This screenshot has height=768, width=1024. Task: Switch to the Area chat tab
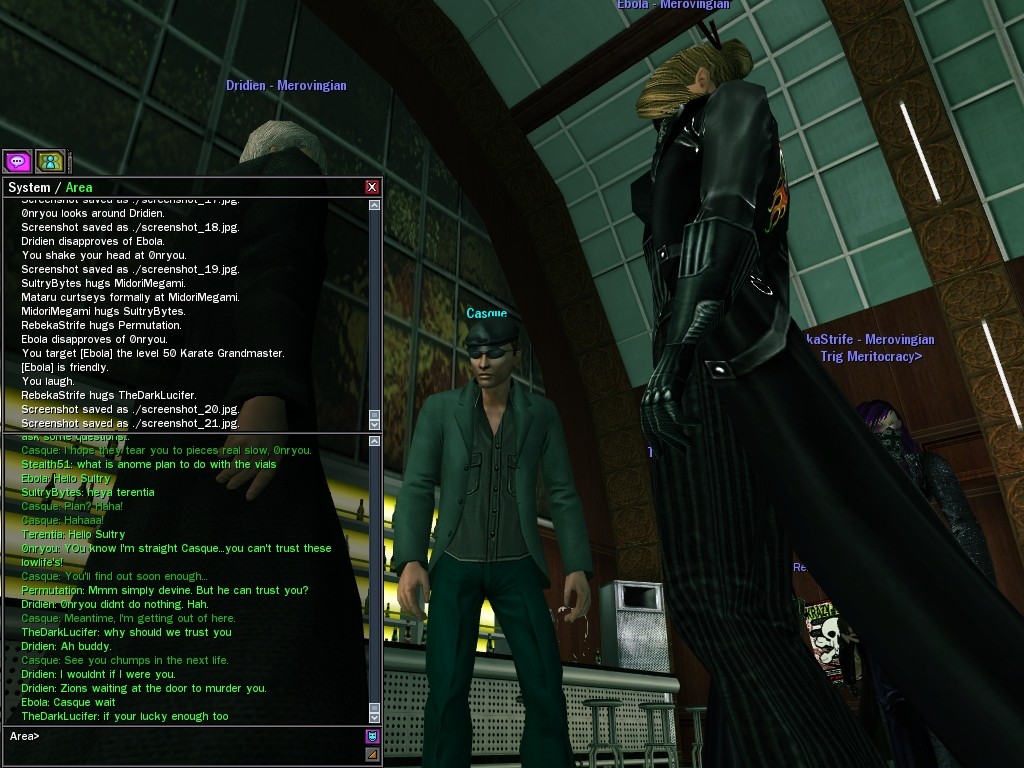[x=79, y=188]
